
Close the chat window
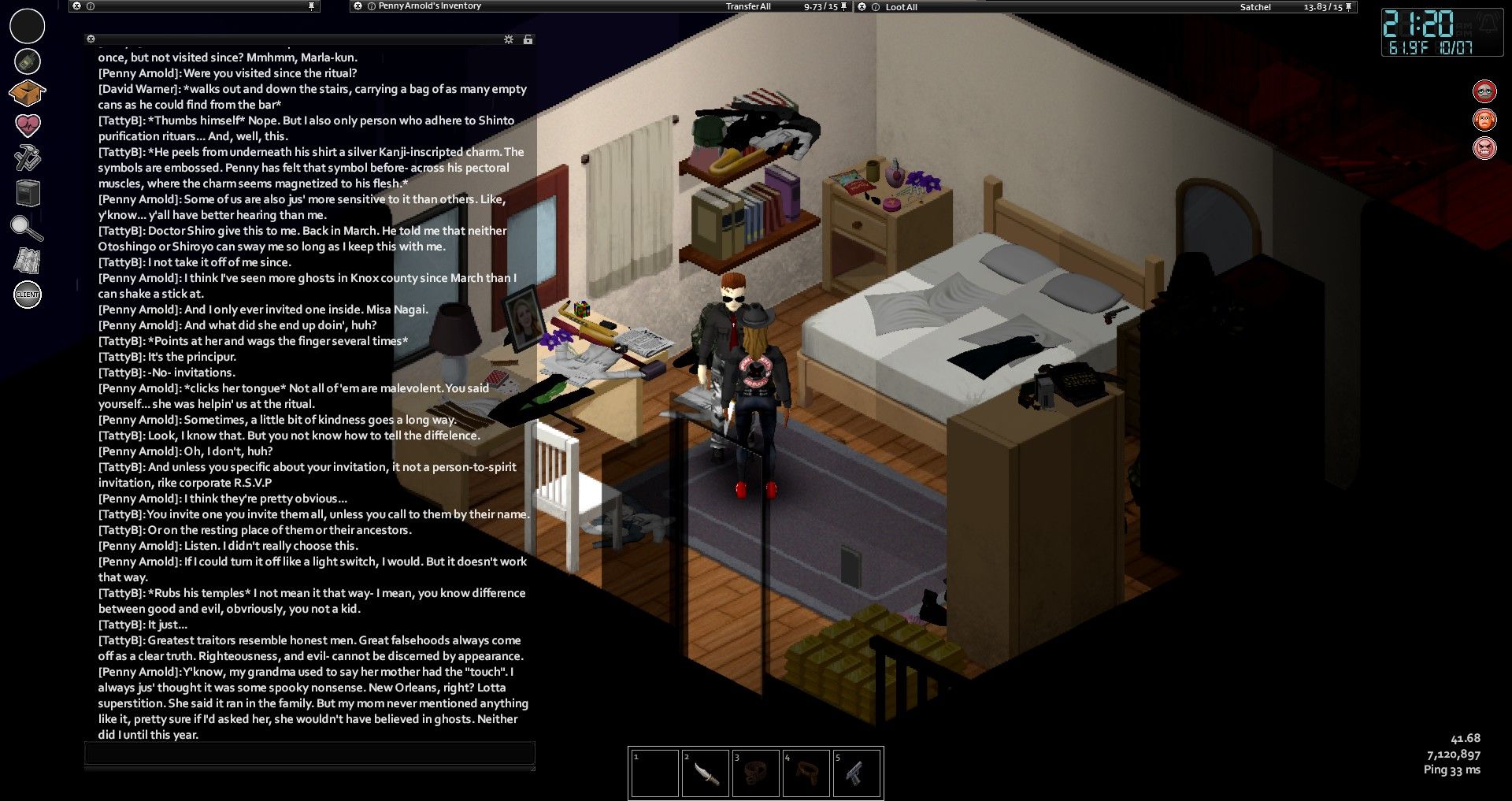pyautogui.click(x=91, y=39)
